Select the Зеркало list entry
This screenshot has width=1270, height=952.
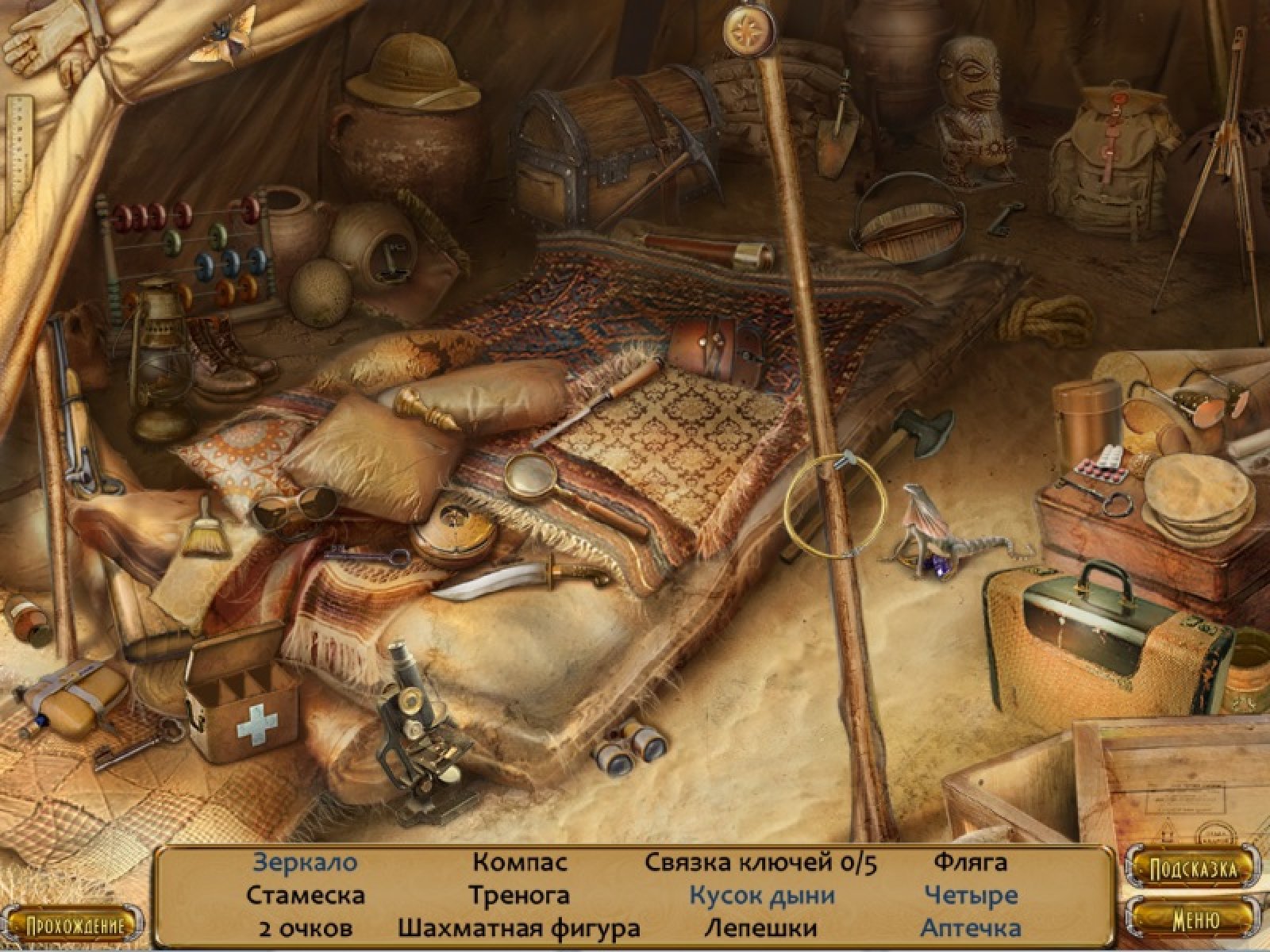[x=305, y=862]
